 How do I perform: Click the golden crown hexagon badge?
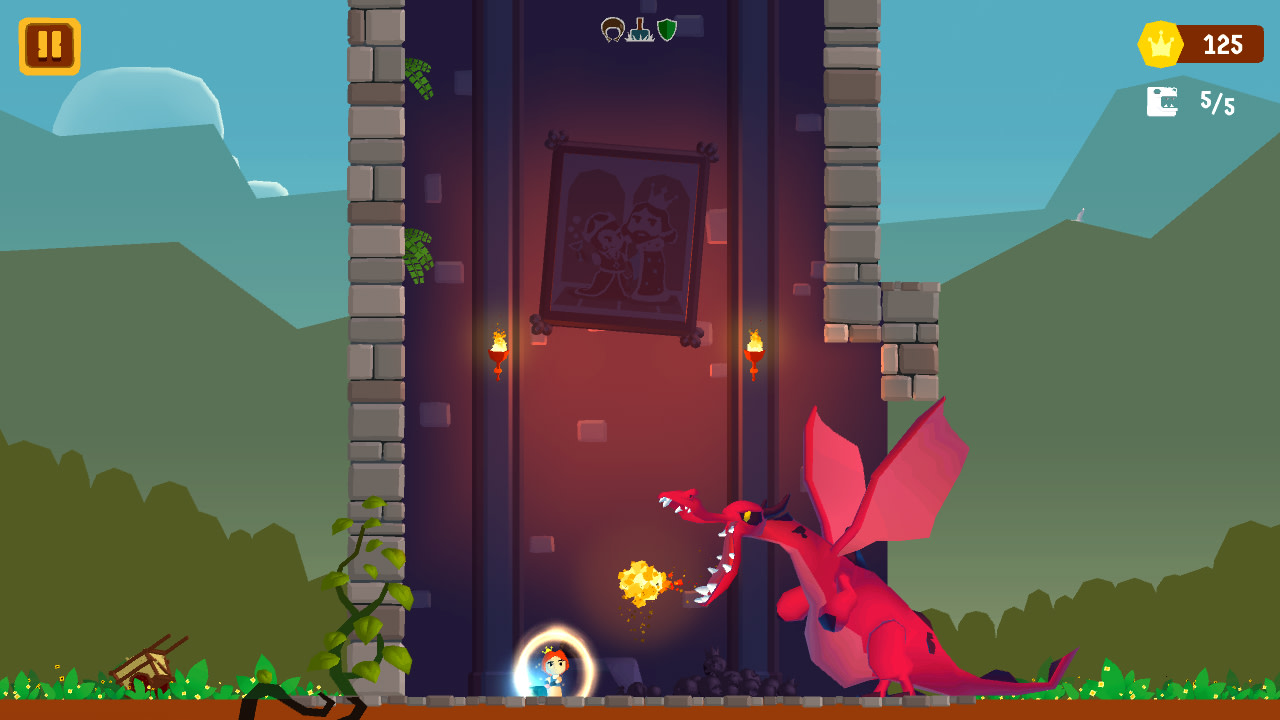(x=1162, y=42)
